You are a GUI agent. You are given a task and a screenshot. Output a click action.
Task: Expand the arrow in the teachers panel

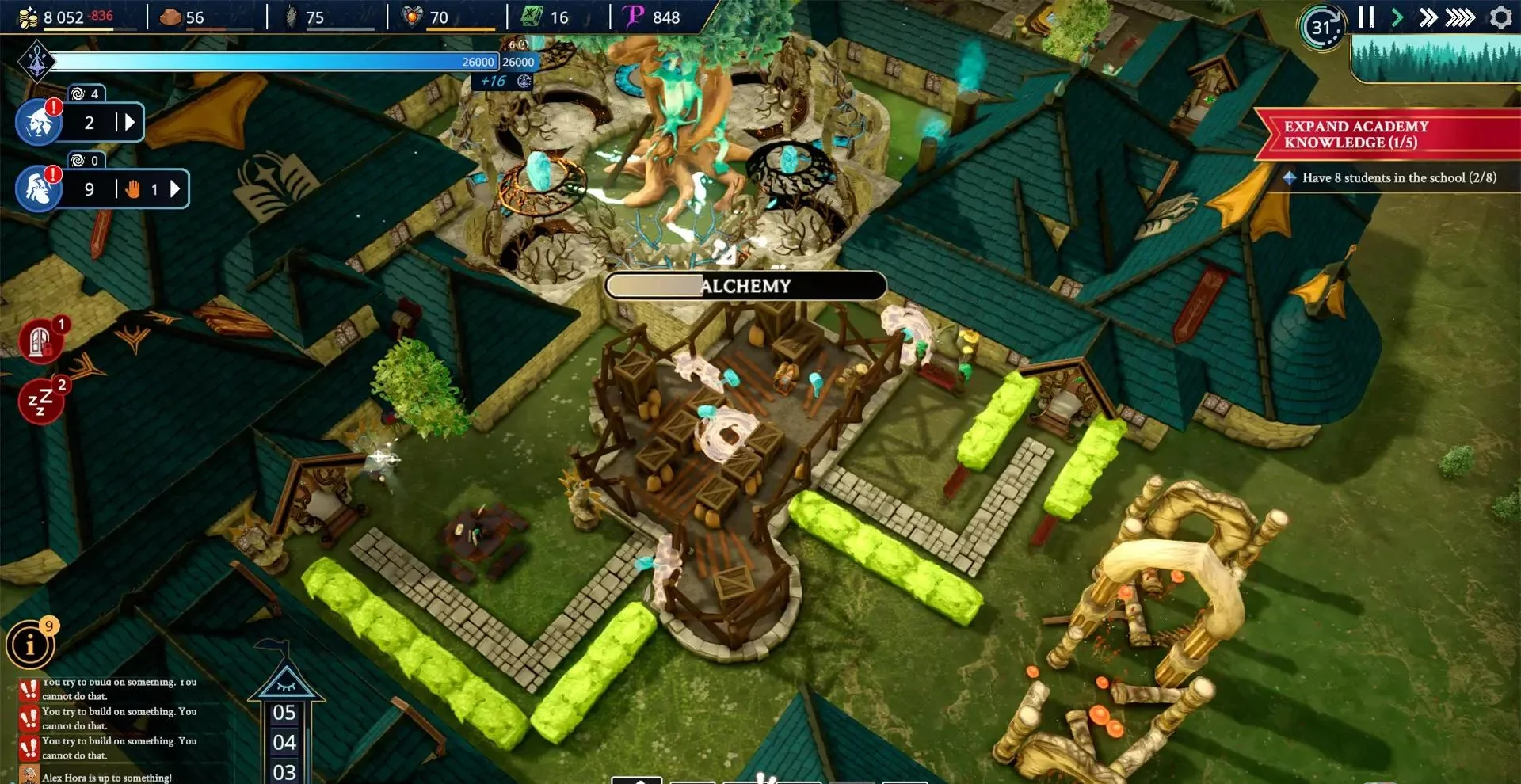click(x=130, y=123)
